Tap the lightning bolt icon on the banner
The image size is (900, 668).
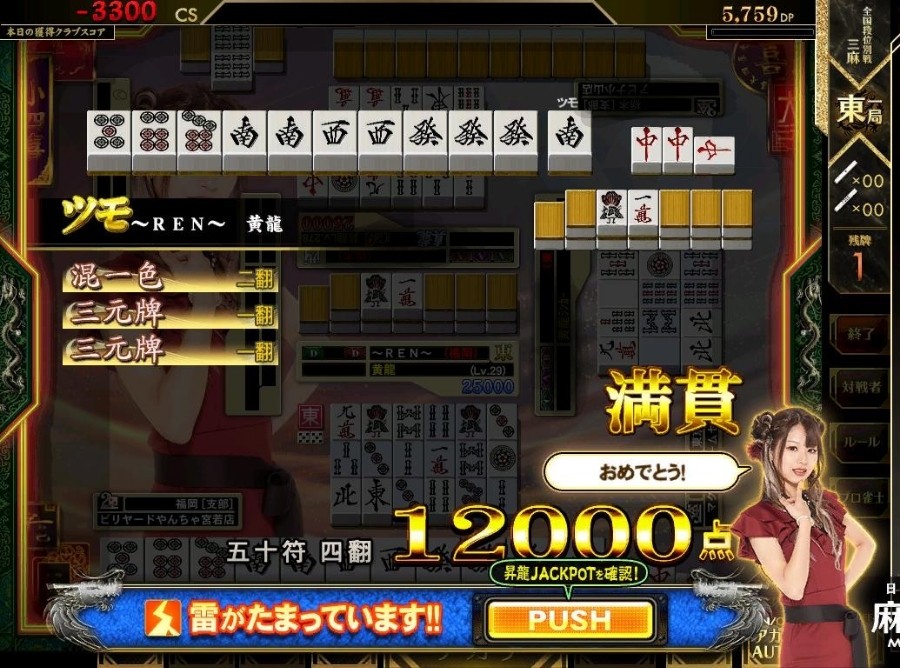163,620
